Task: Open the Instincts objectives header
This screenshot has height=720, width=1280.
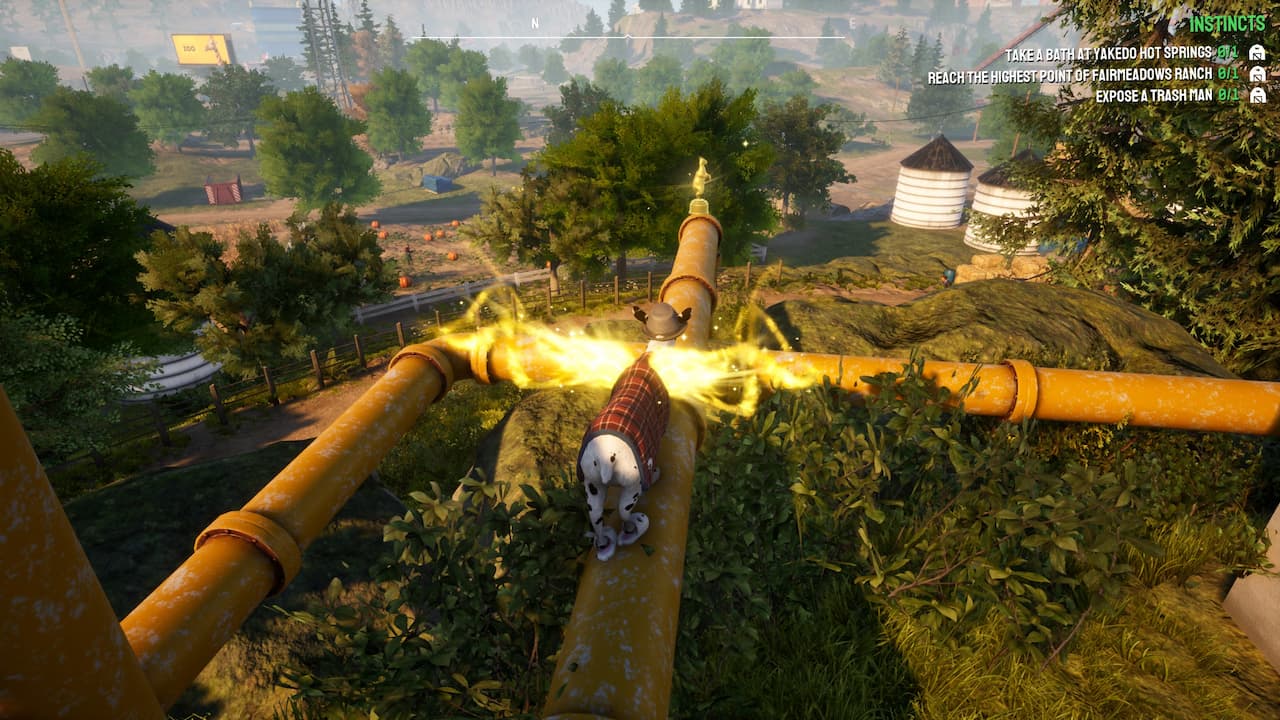Action: tap(1227, 24)
